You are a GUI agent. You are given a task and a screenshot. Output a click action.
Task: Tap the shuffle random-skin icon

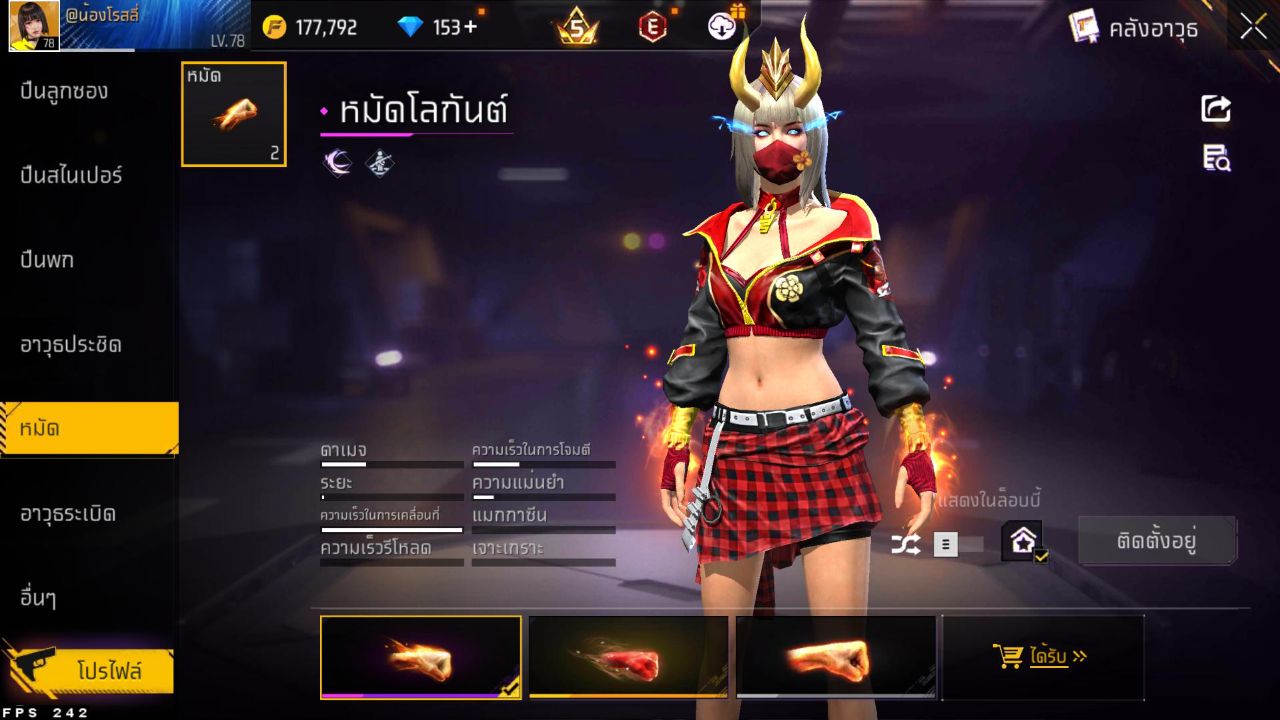pyautogui.click(x=905, y=542)
